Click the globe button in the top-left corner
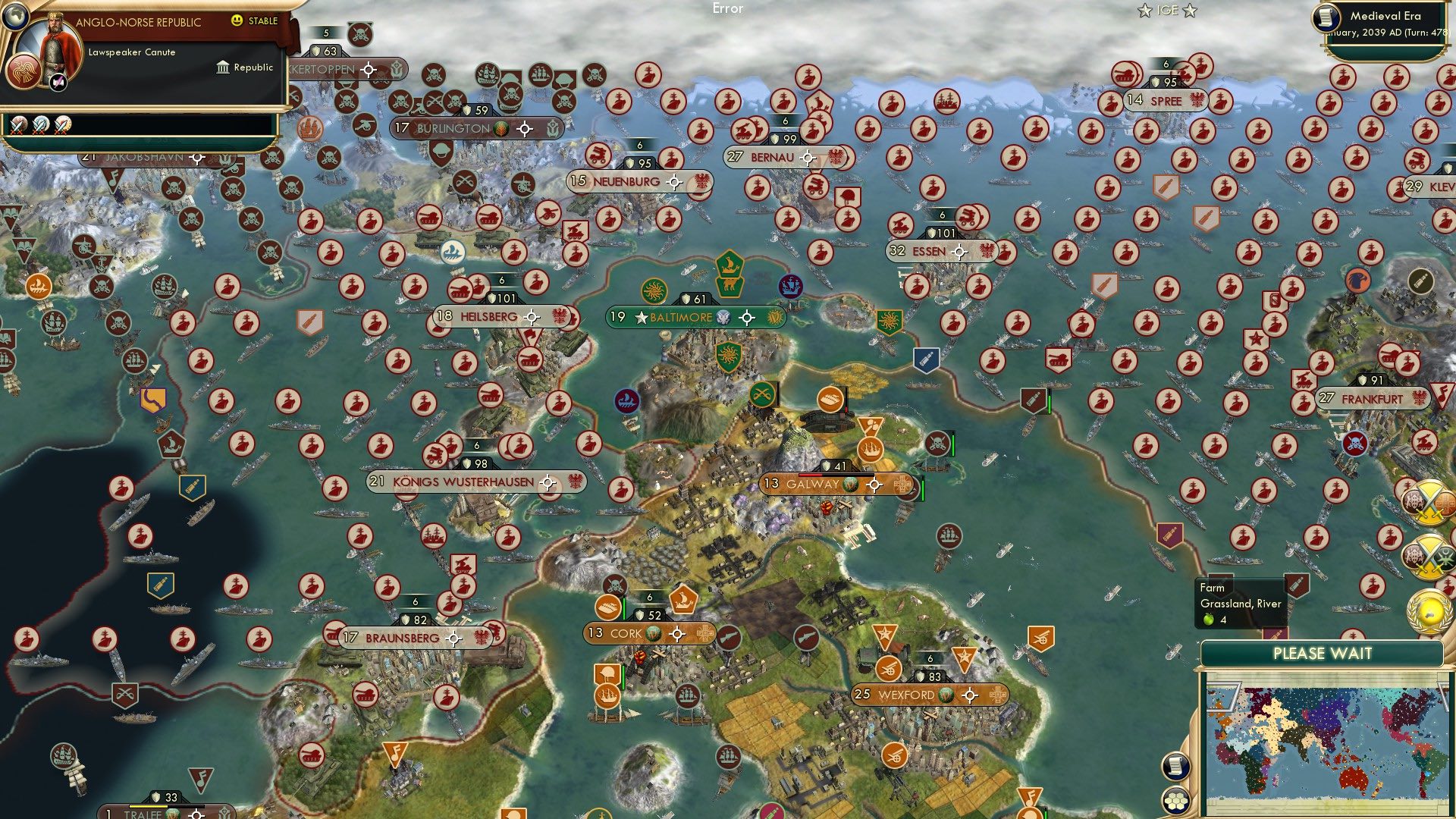 pos(15,16)
